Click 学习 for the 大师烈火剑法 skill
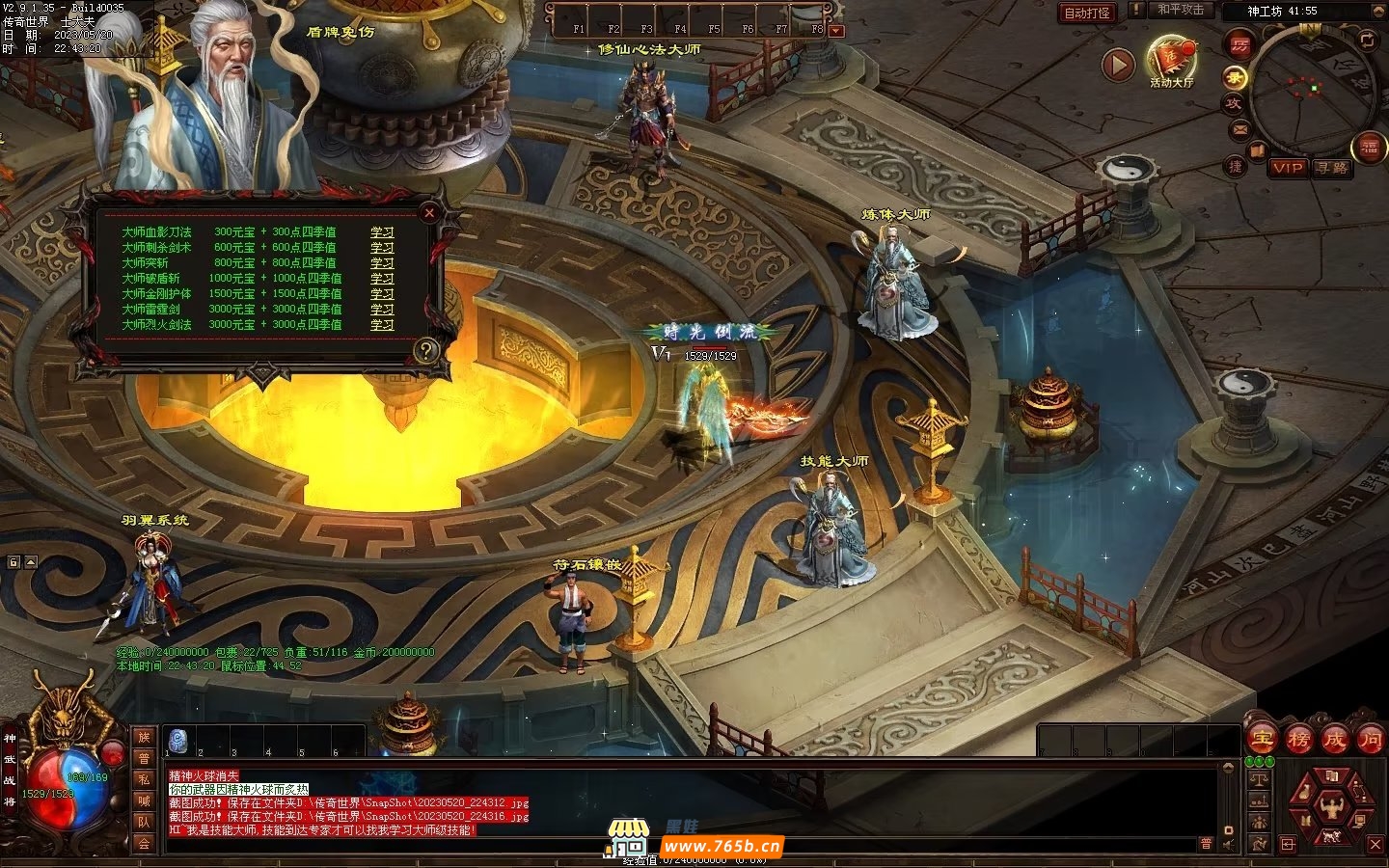Viewport: 1389px width, 868px height. tap(382, 325)
